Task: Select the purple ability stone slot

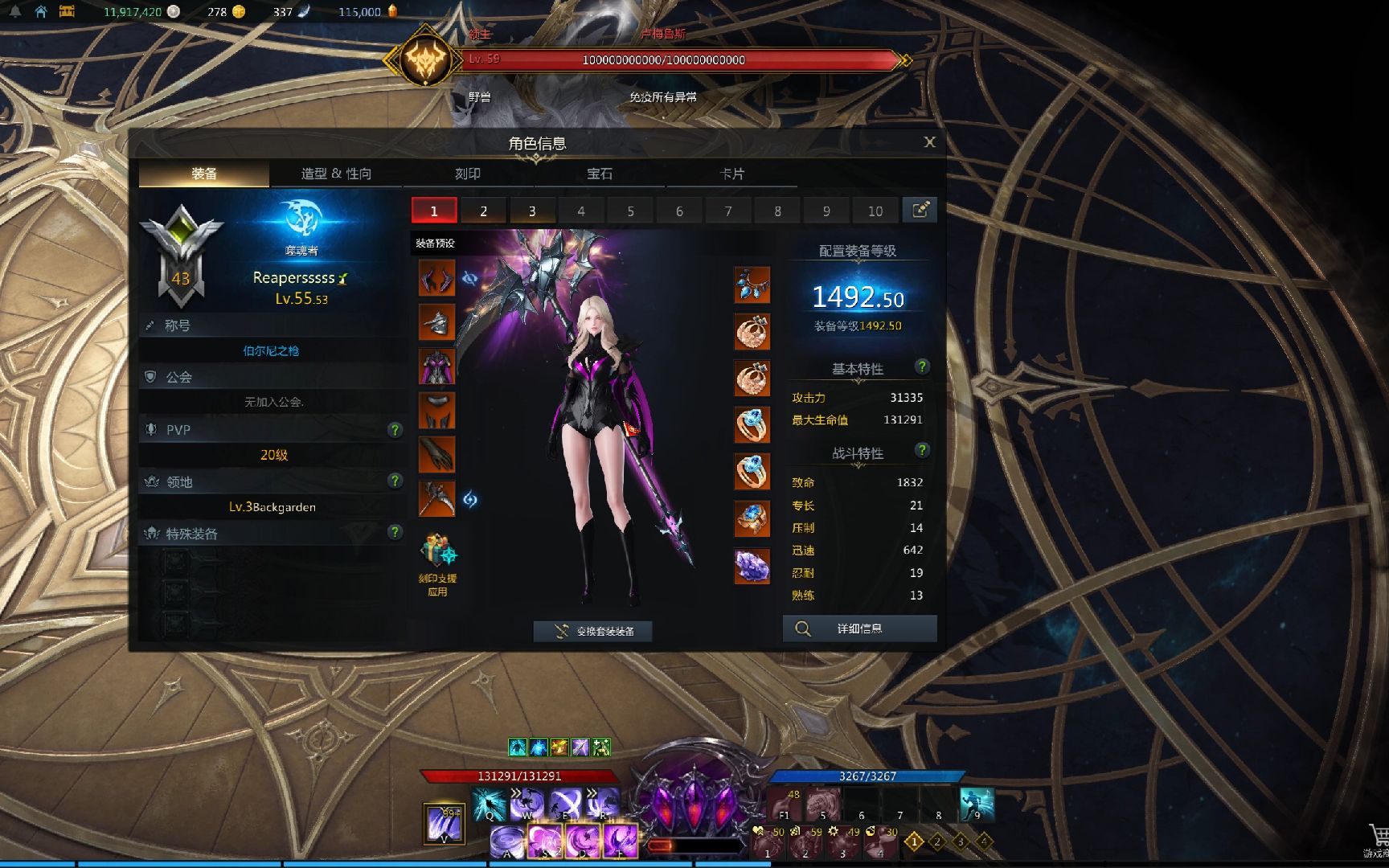Action: tap(752, 565)
